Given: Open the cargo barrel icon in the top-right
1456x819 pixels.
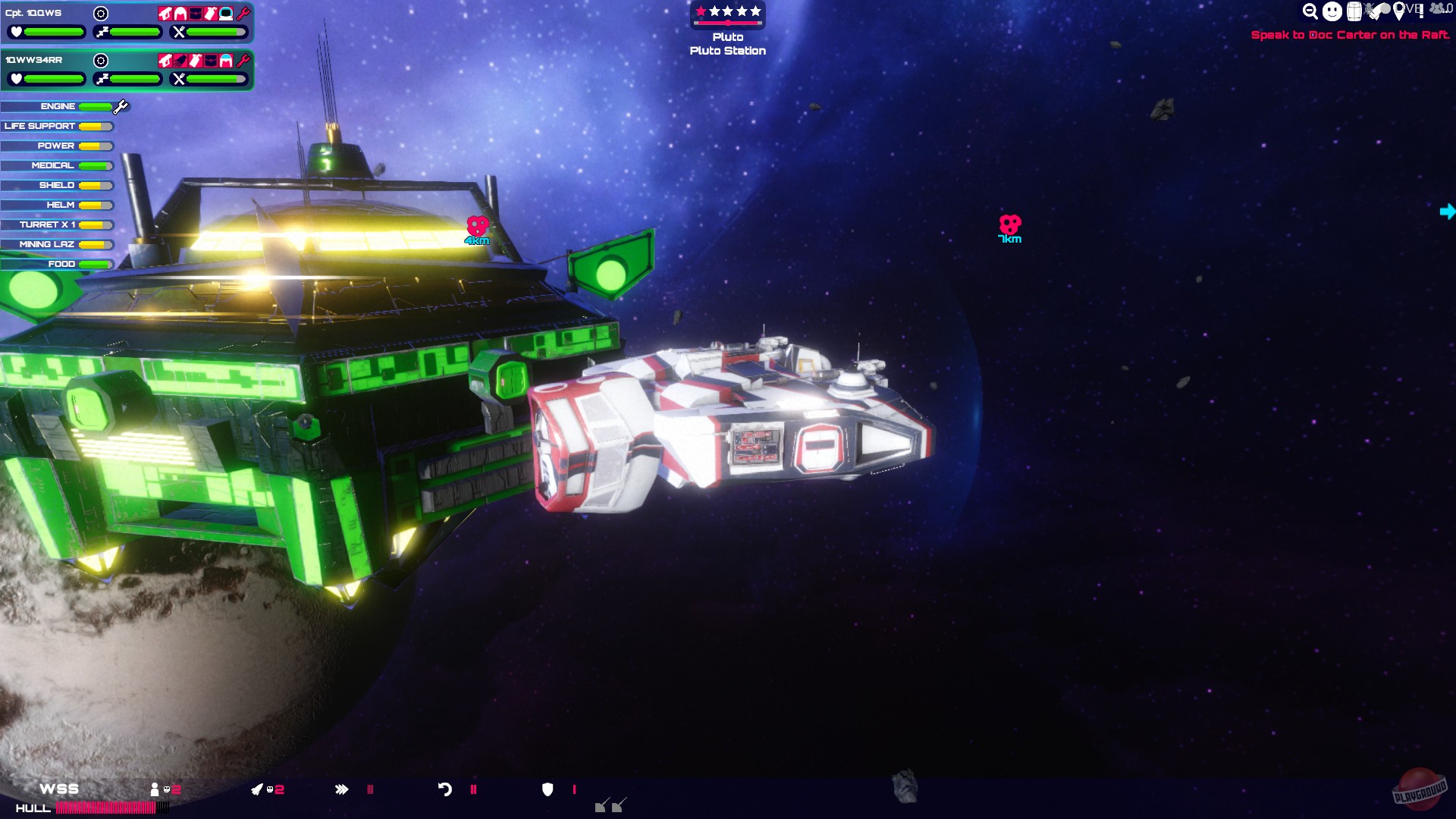Looking at the screenshot, I should (x=1354, y=11).
